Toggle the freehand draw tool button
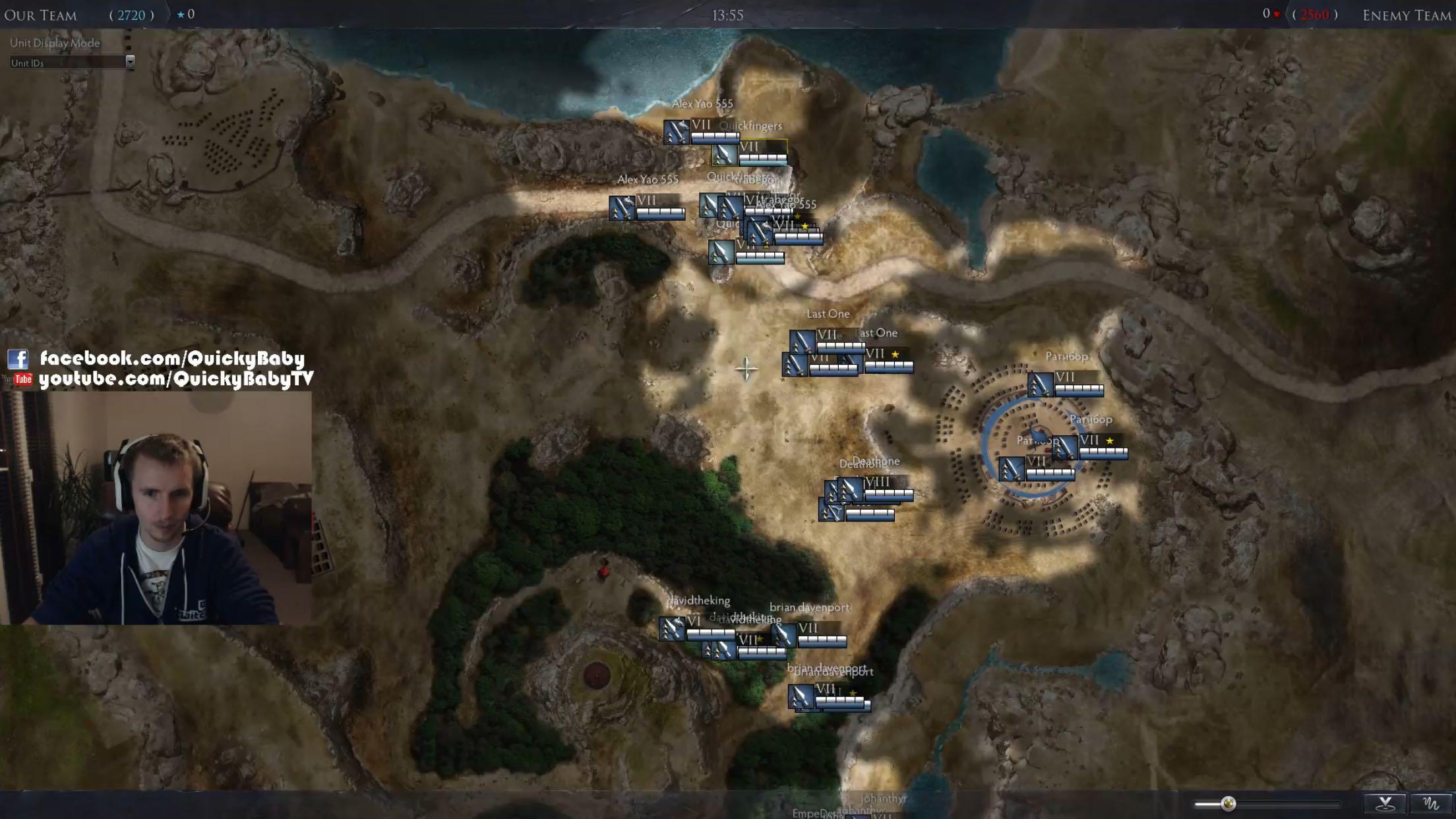The height and width of the screenshot is (819, 1456). coord(1431,803)
